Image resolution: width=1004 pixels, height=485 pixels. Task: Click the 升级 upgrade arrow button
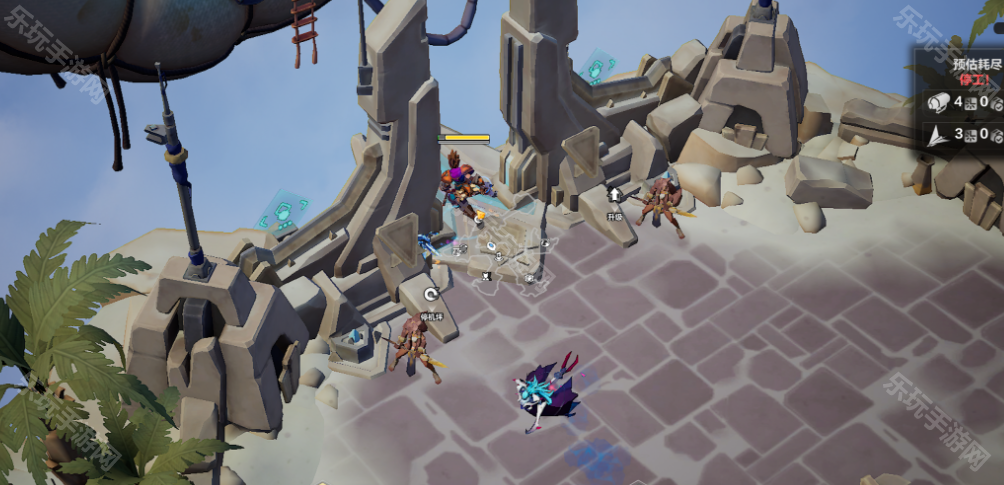tap(615, 195)
